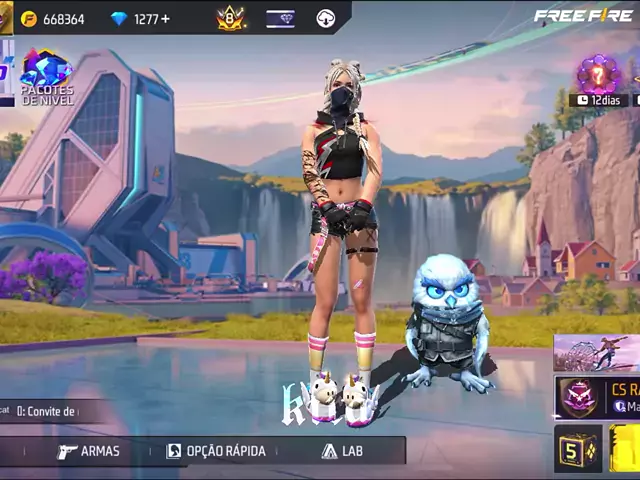Select the CS ranked mode panel
The width and height of the screenshot is (640, 480).
click(x=598, y=396)
